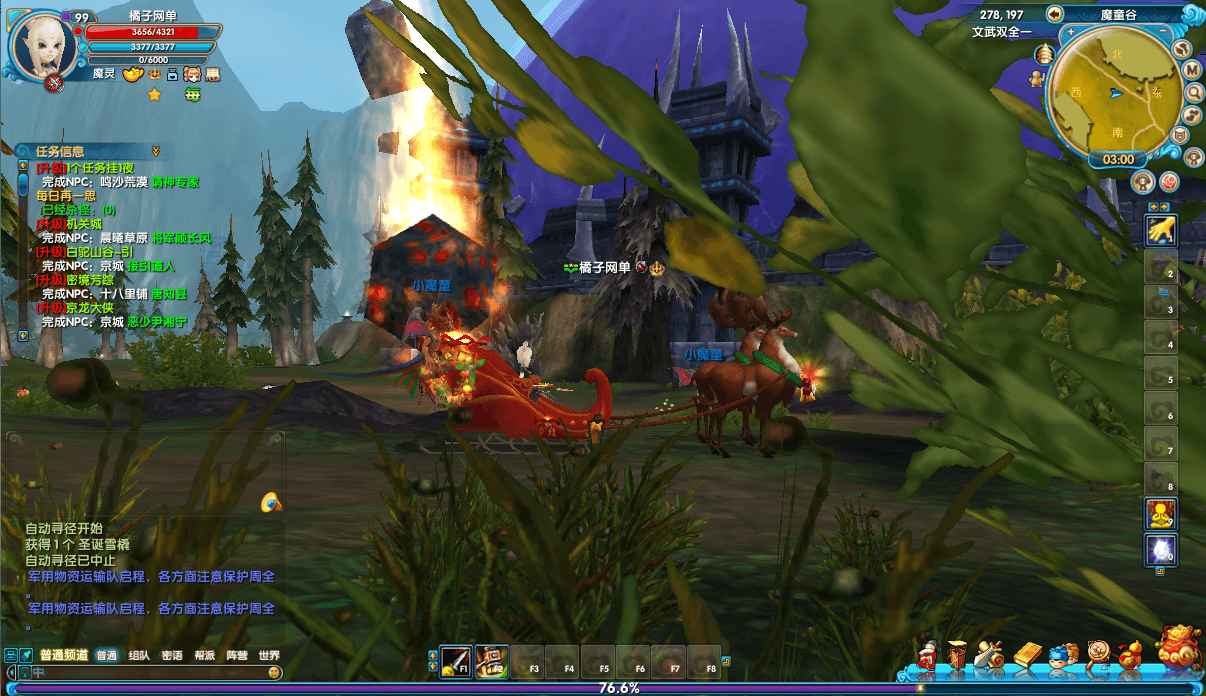Activate the F1 sword skill
This screenshot has height=696, width=1206.
tap(456, 661)
